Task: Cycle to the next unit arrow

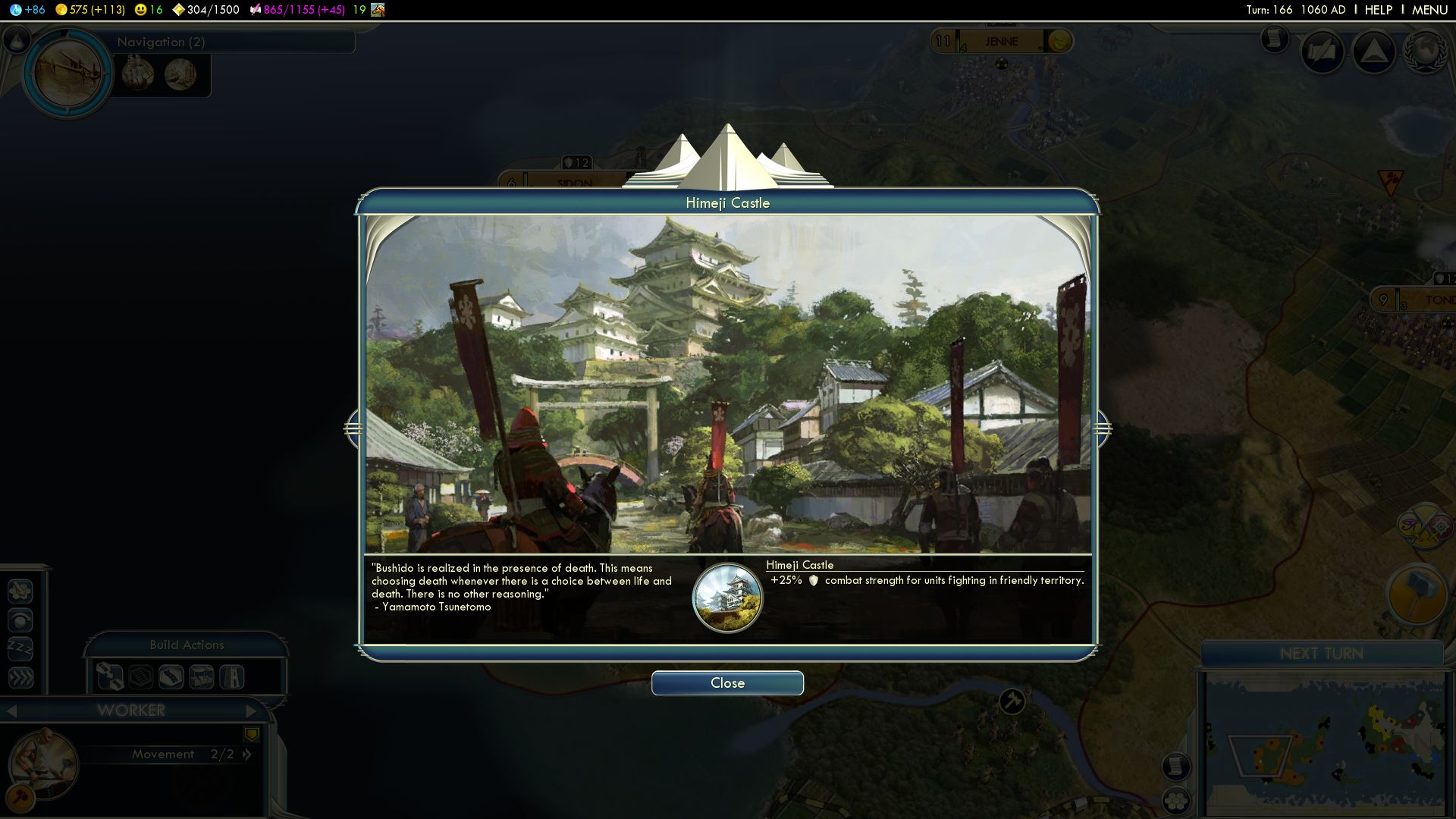Action: (251, 711)
